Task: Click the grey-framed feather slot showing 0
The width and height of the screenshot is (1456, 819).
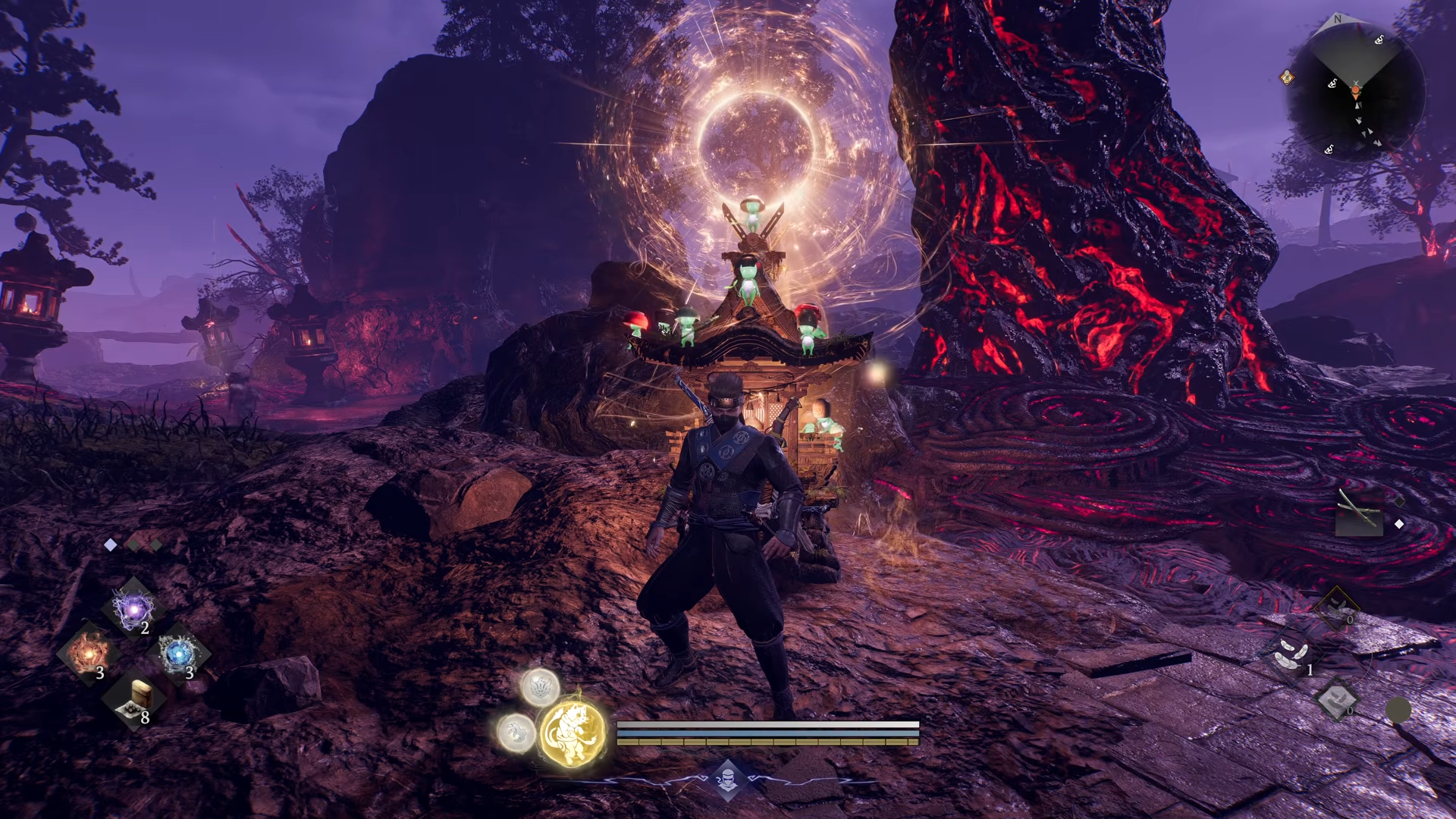Action: (1336, 699)
